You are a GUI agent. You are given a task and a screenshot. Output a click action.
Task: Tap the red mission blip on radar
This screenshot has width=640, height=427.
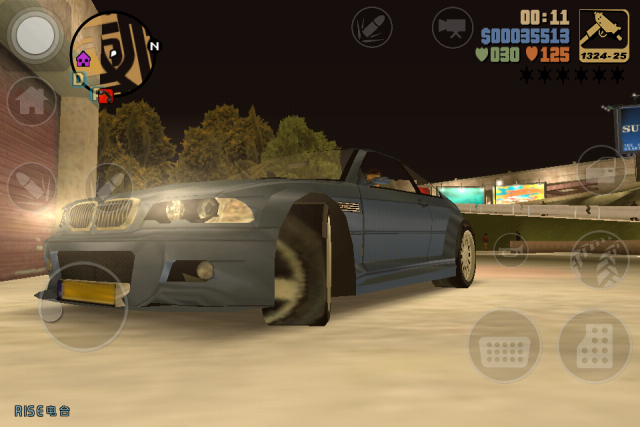coord(105,97)
